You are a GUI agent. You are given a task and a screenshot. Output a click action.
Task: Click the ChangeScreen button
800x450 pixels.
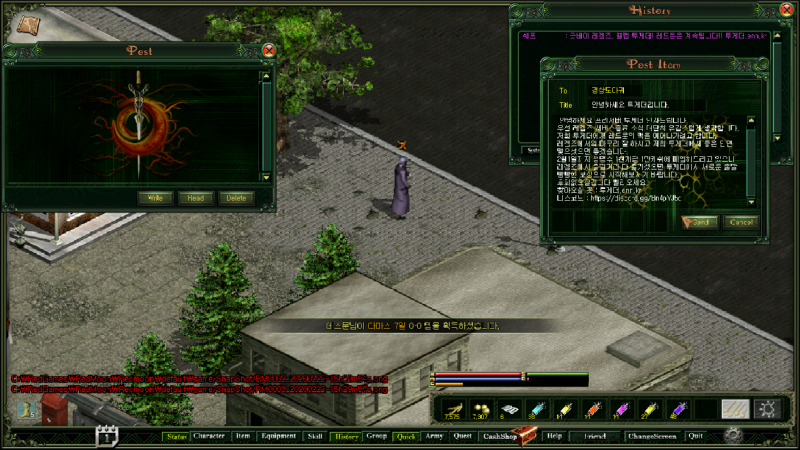click(651, 436)
